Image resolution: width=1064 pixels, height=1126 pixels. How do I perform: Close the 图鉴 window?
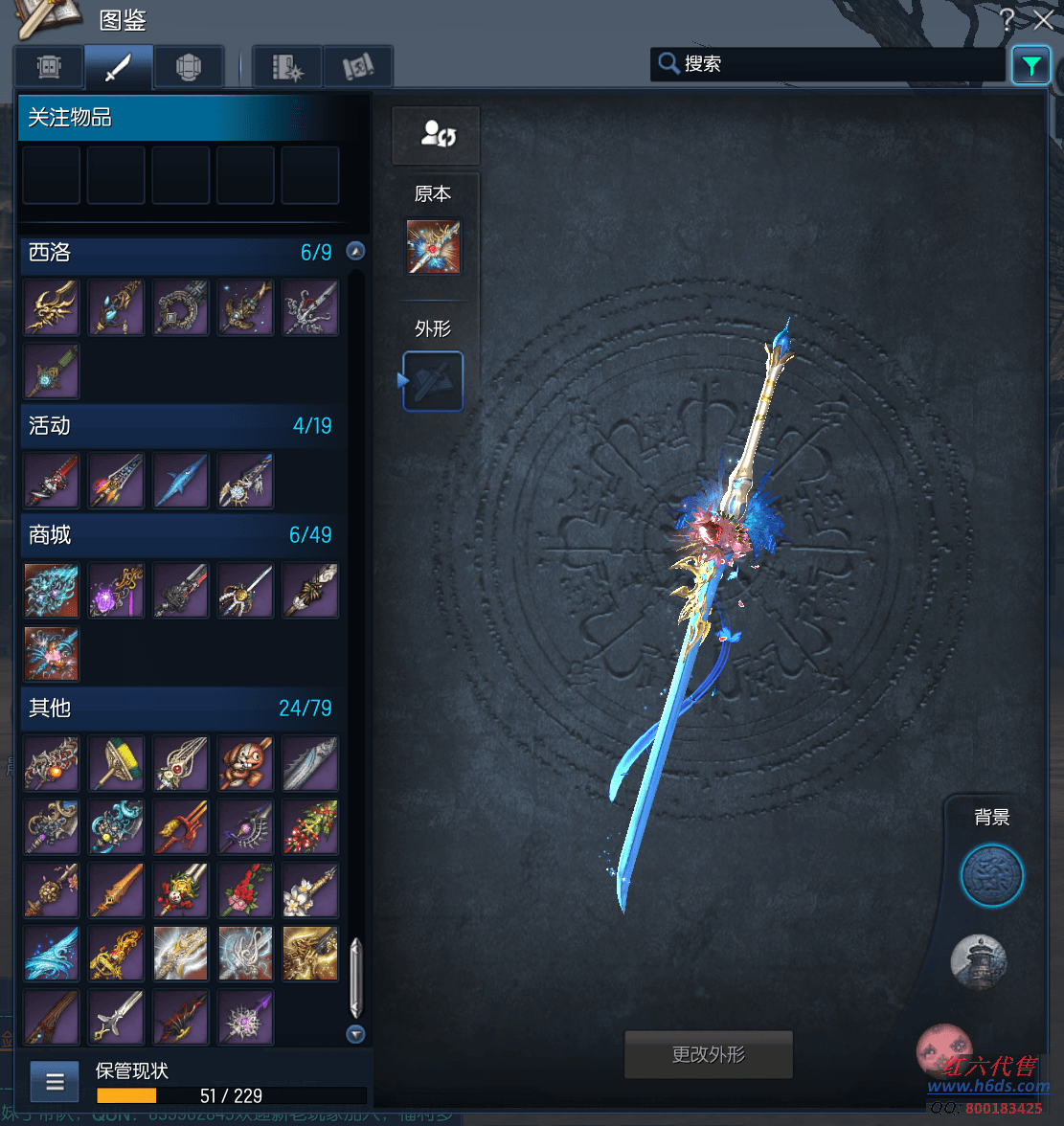[1045, 20]
